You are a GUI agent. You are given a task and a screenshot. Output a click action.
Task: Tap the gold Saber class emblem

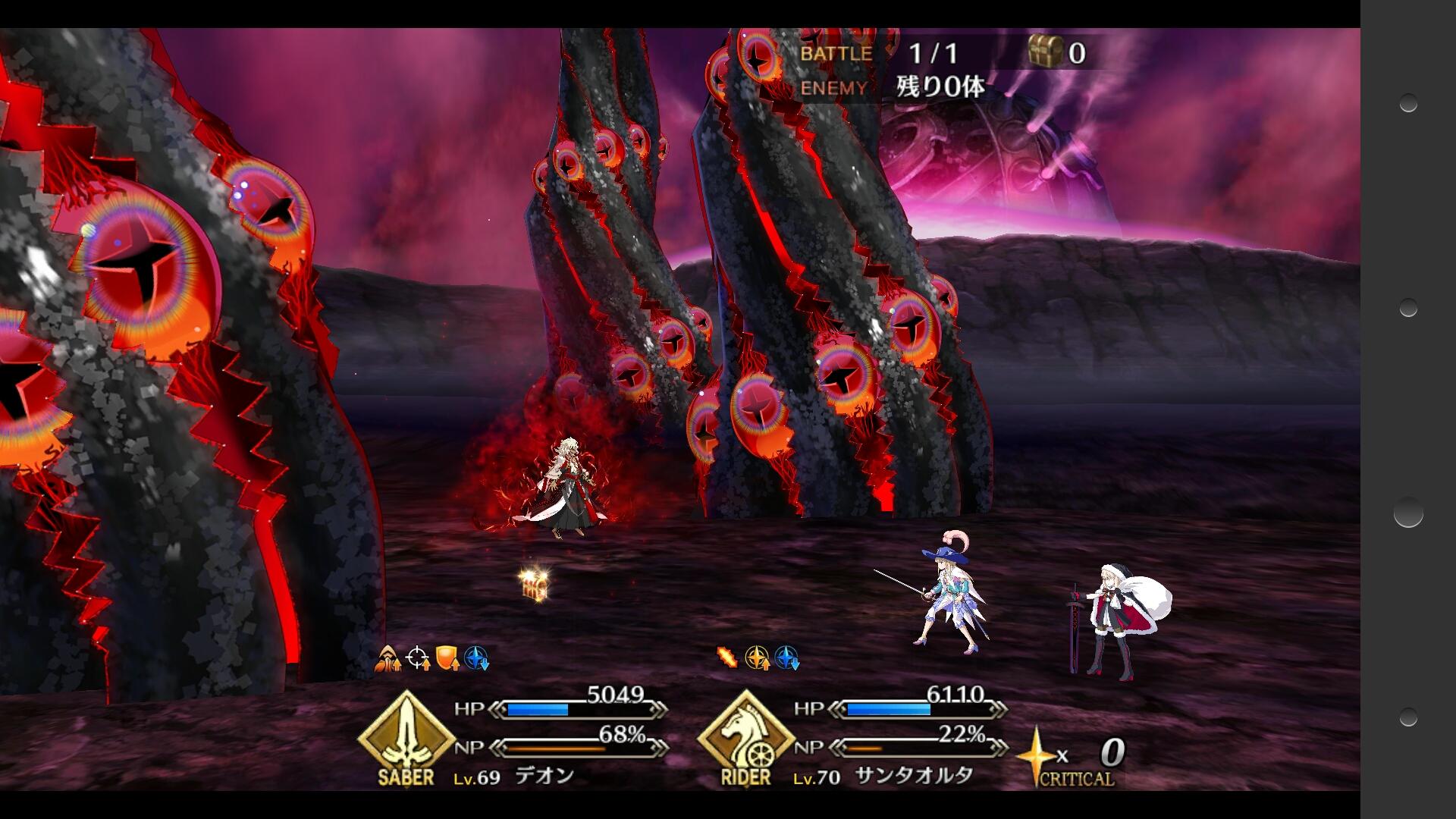click(x=406, y=734)
